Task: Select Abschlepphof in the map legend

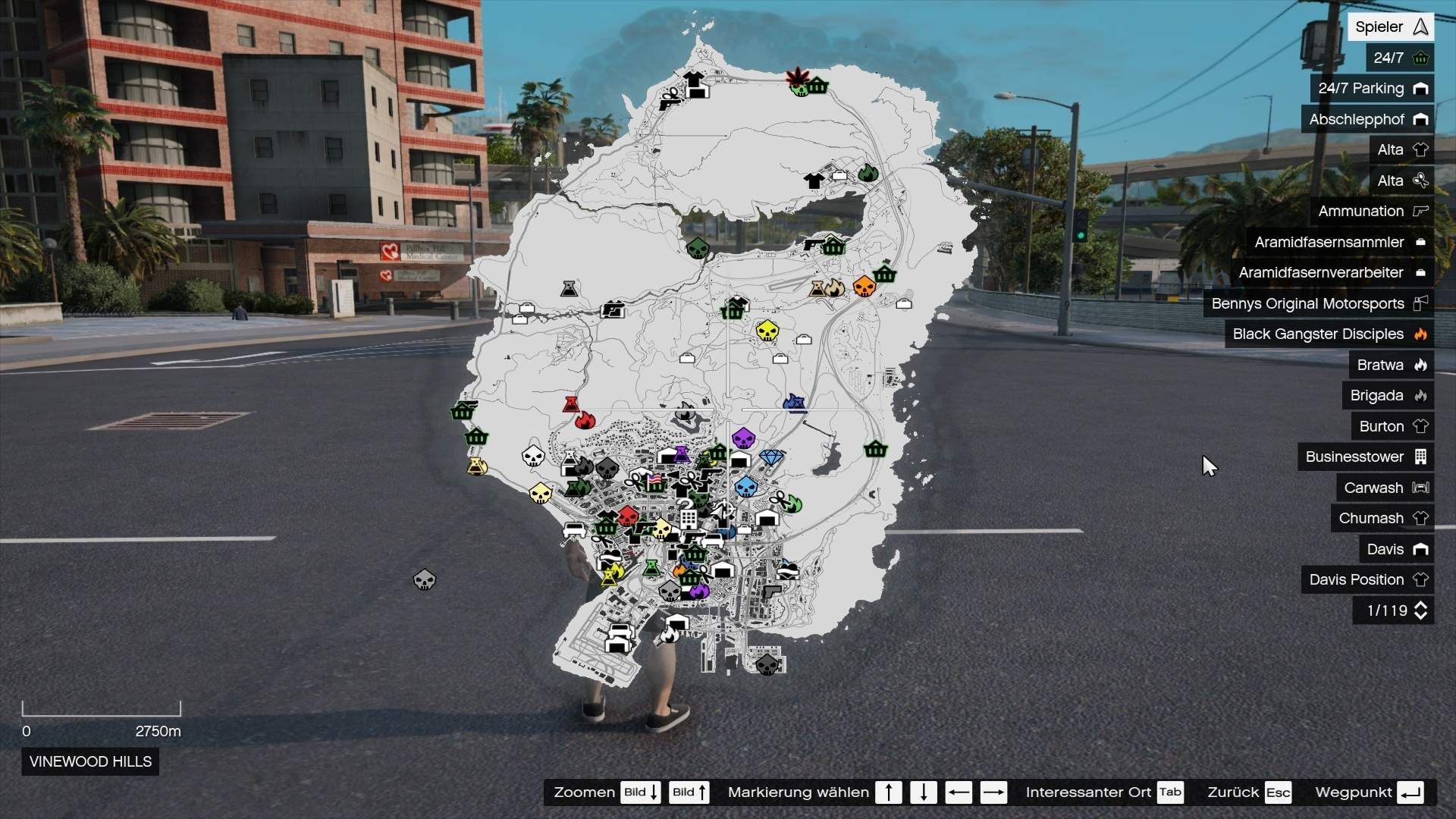Action: (1367, 119)
